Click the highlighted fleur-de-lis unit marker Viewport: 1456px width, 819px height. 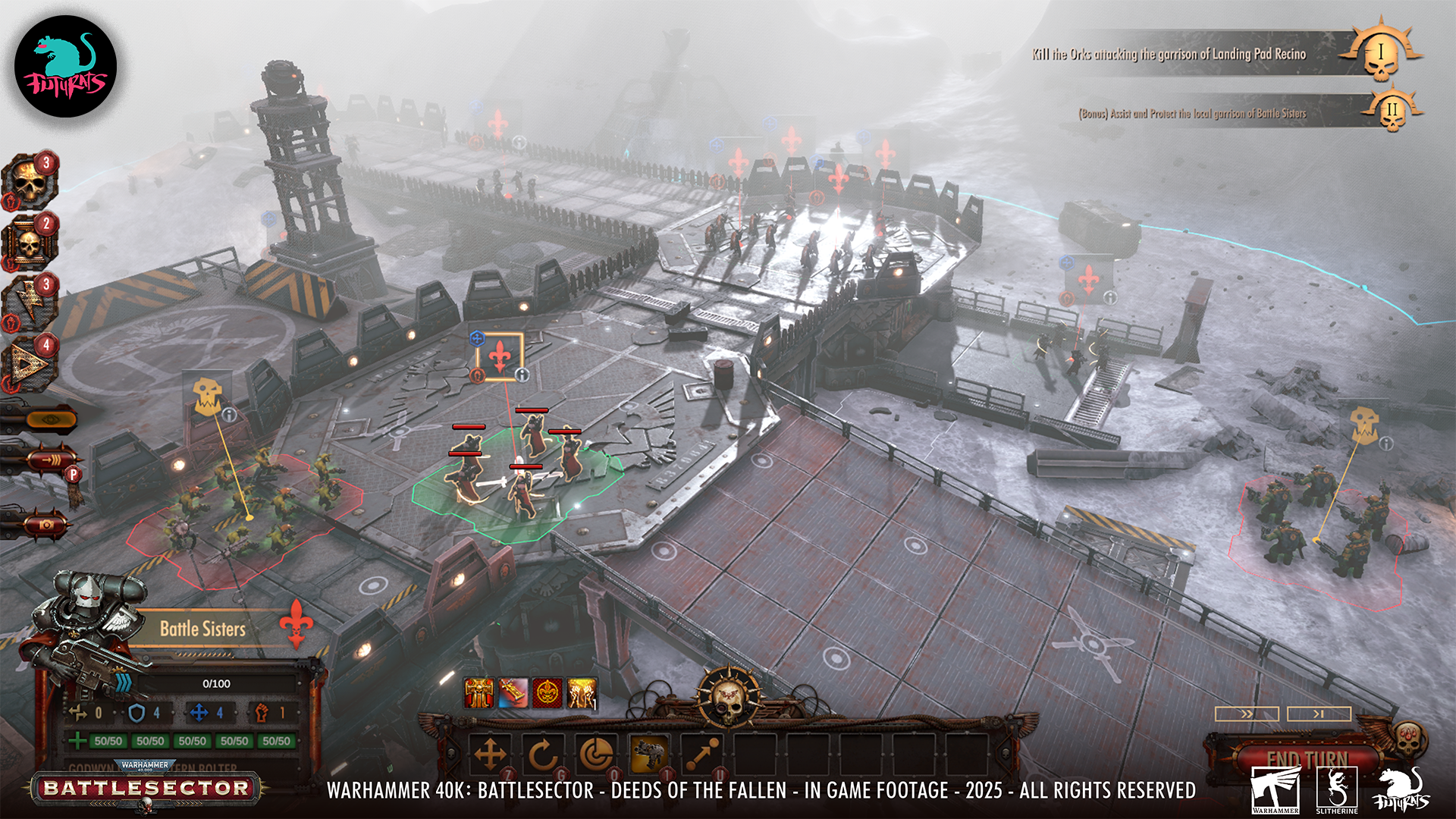tap(500, 356)
